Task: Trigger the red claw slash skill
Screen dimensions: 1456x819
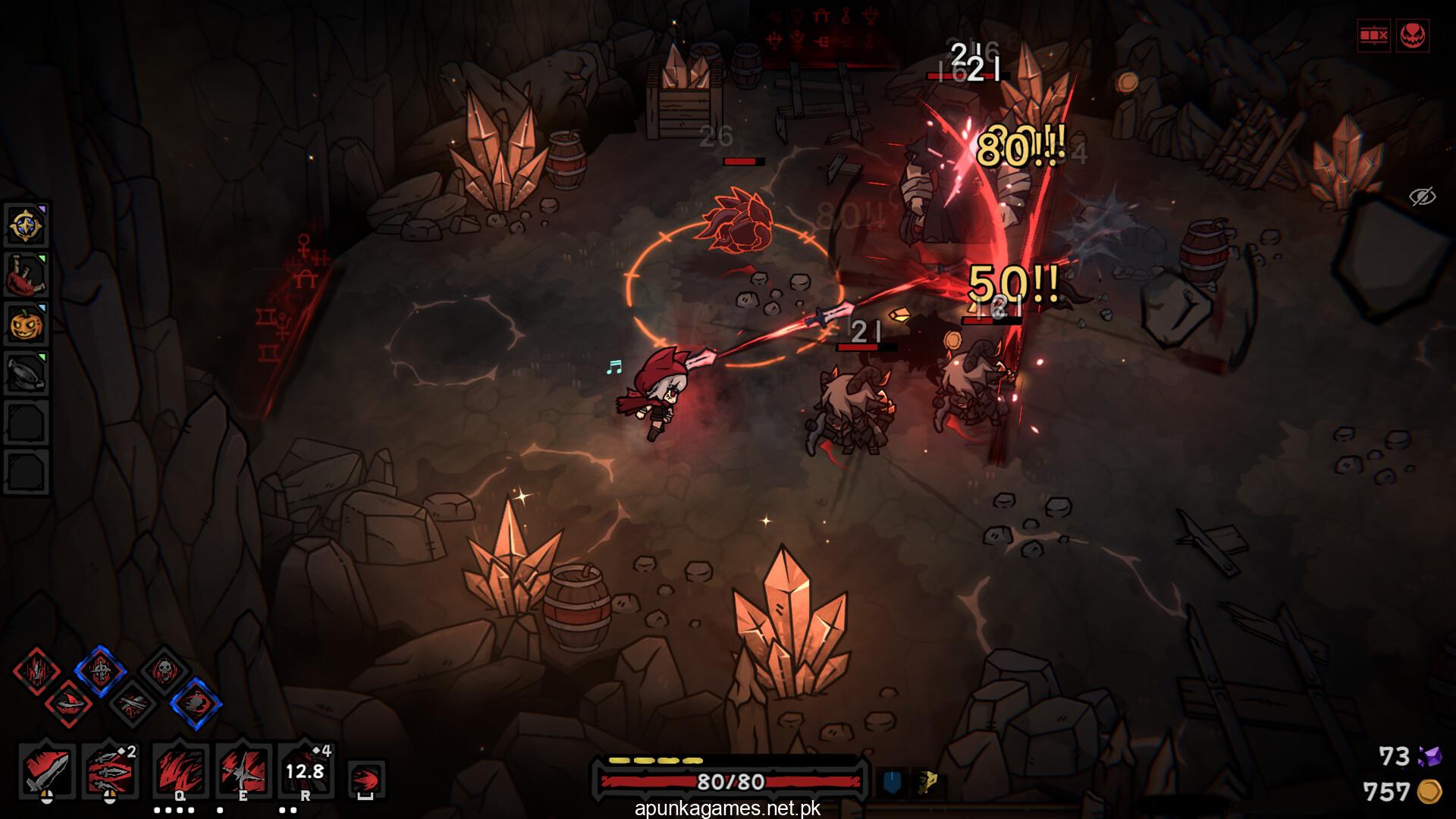Action: [180, 770]
